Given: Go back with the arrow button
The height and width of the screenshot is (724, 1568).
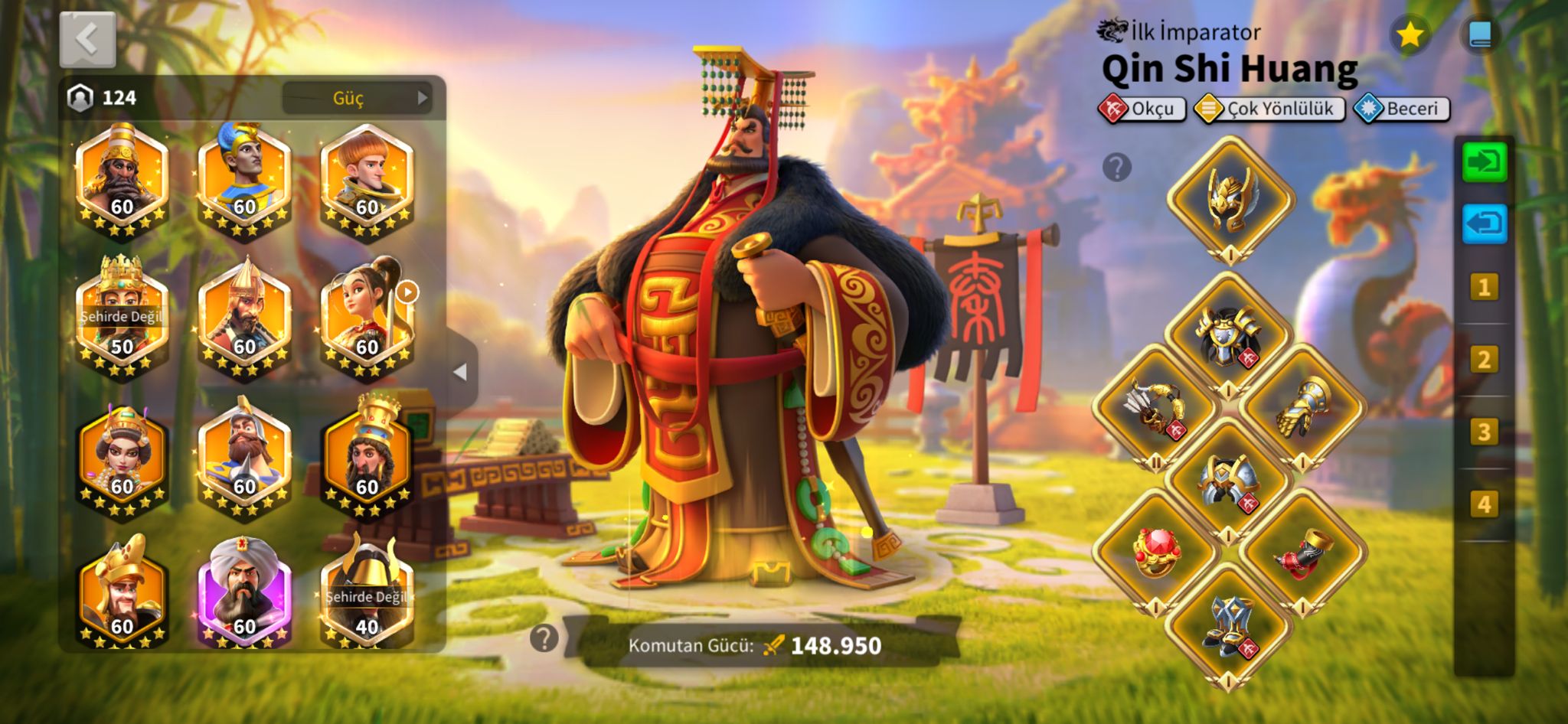Looking at the screenshot, I should [x=87, y=39].
